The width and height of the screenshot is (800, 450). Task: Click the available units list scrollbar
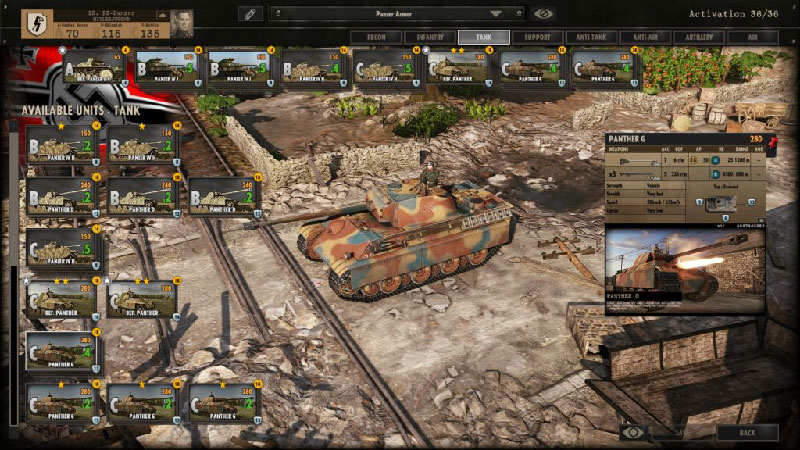[13, 300]
